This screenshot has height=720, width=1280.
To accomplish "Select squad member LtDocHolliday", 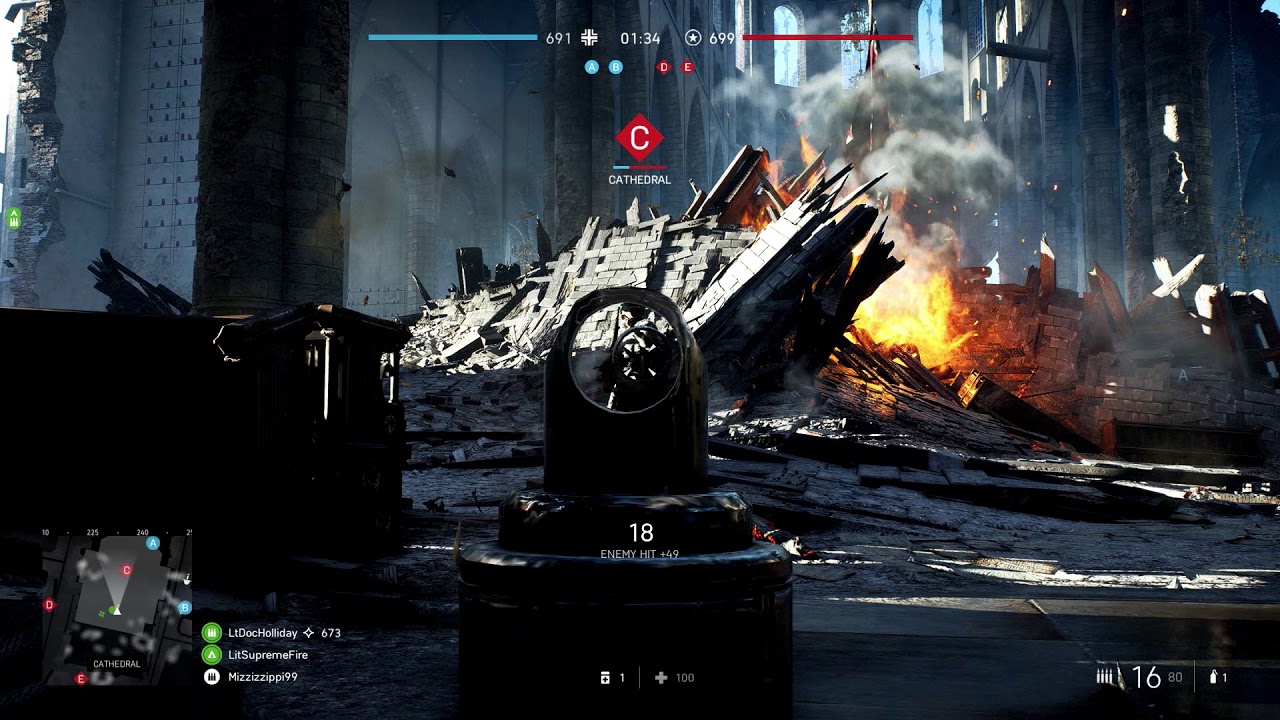I will [x=262, y=633].
